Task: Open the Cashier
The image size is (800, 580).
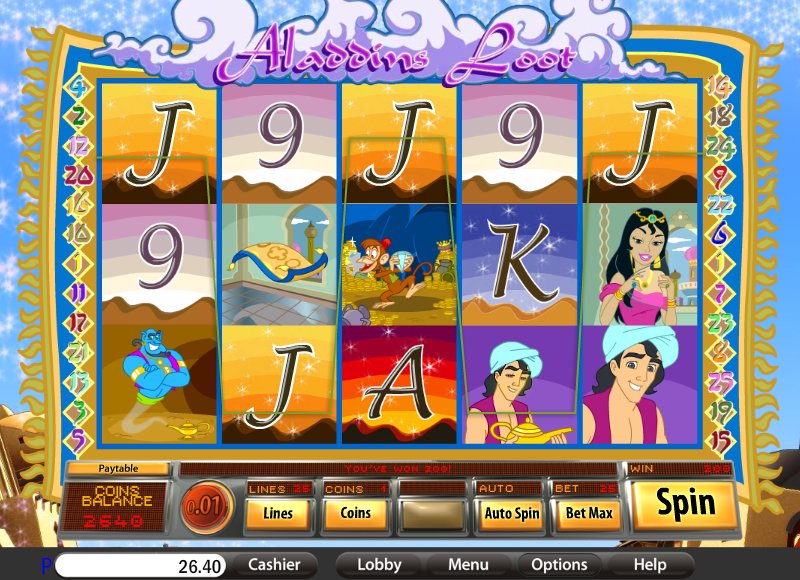Action: (x=274, y=564)
